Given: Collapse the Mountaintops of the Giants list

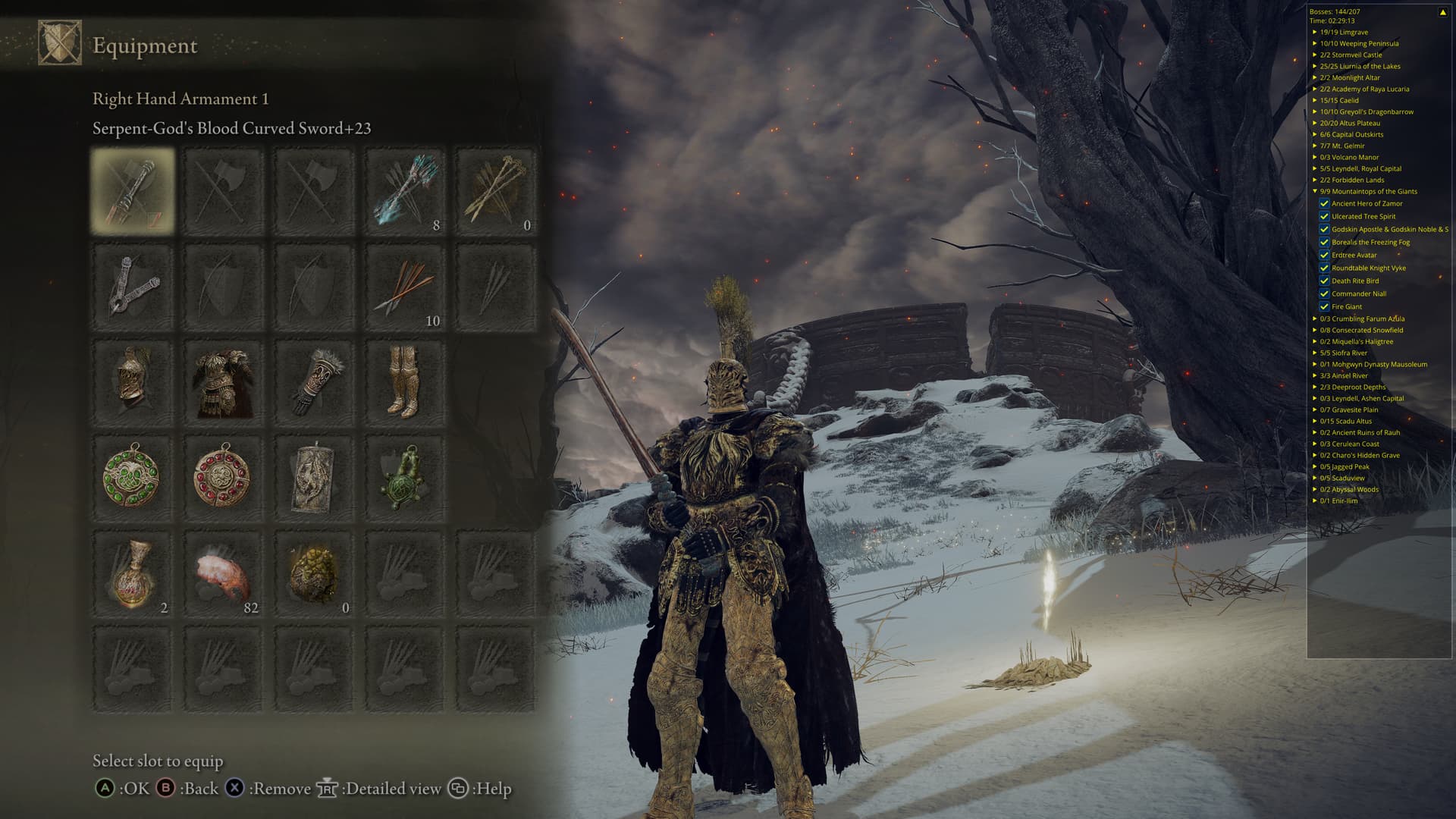Looking at the screenshot, I should pyautogui.click(x=1315, y=191).
